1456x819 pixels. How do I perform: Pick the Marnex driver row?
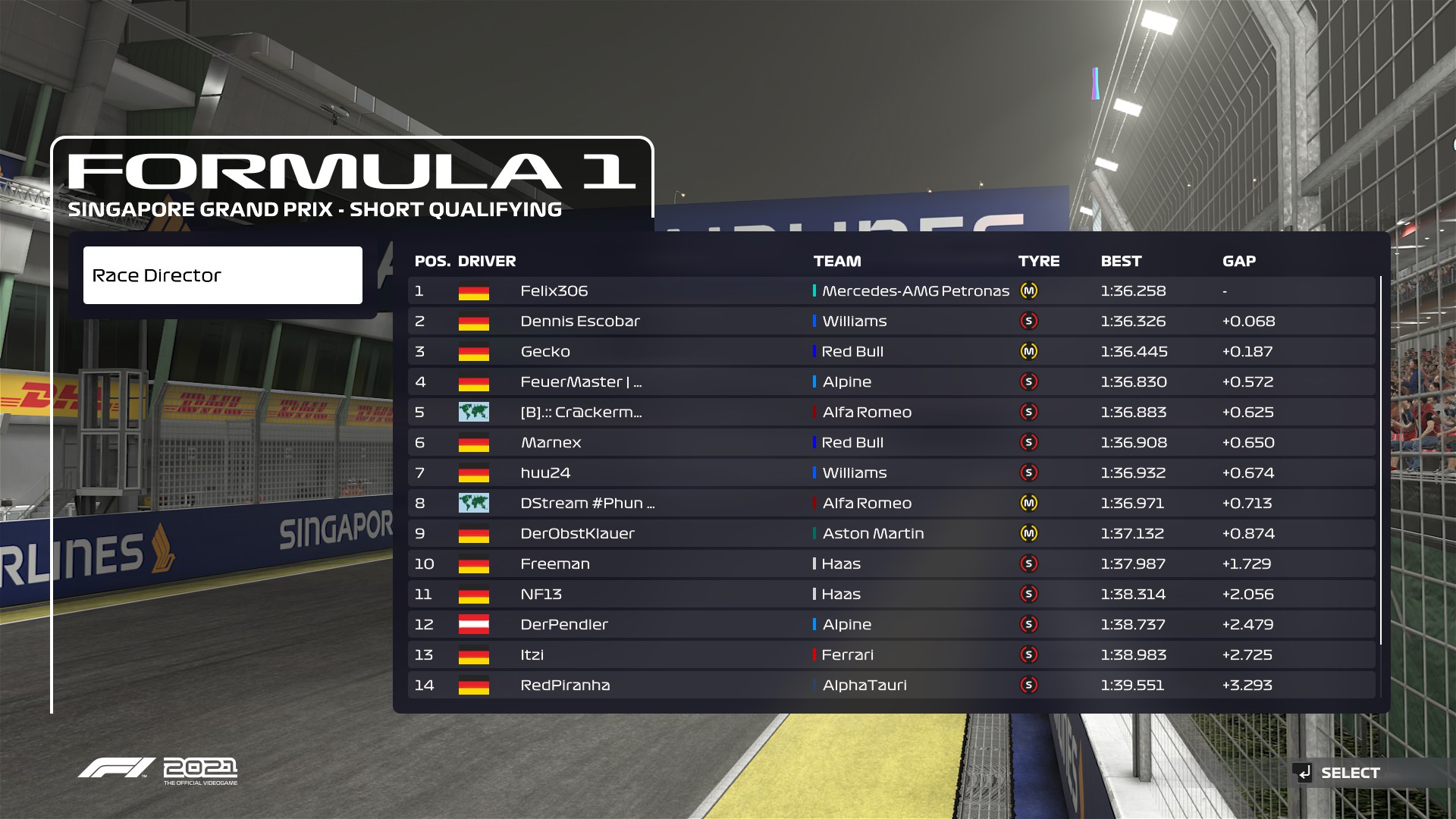click(x=891, y=443)
